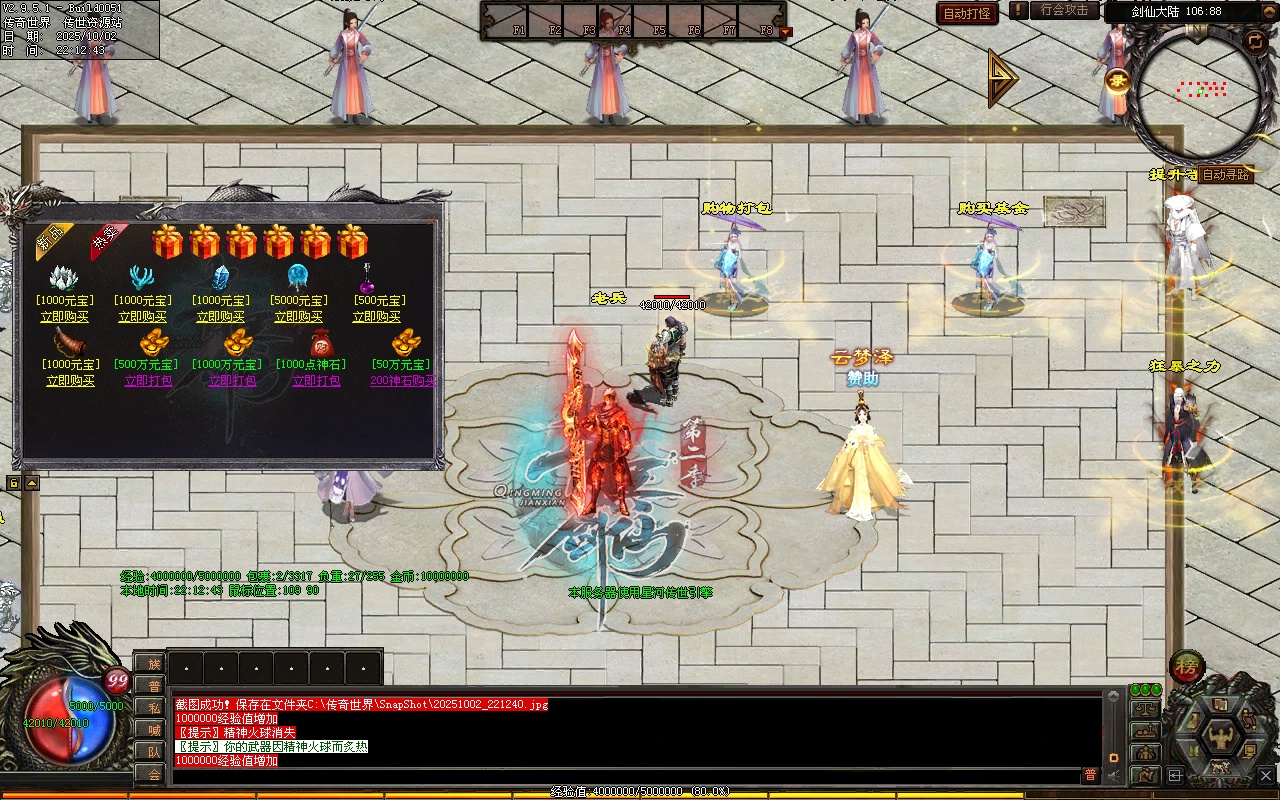
Task: Click 立即打包 under 1000点神石
Action: coord(316,381)
